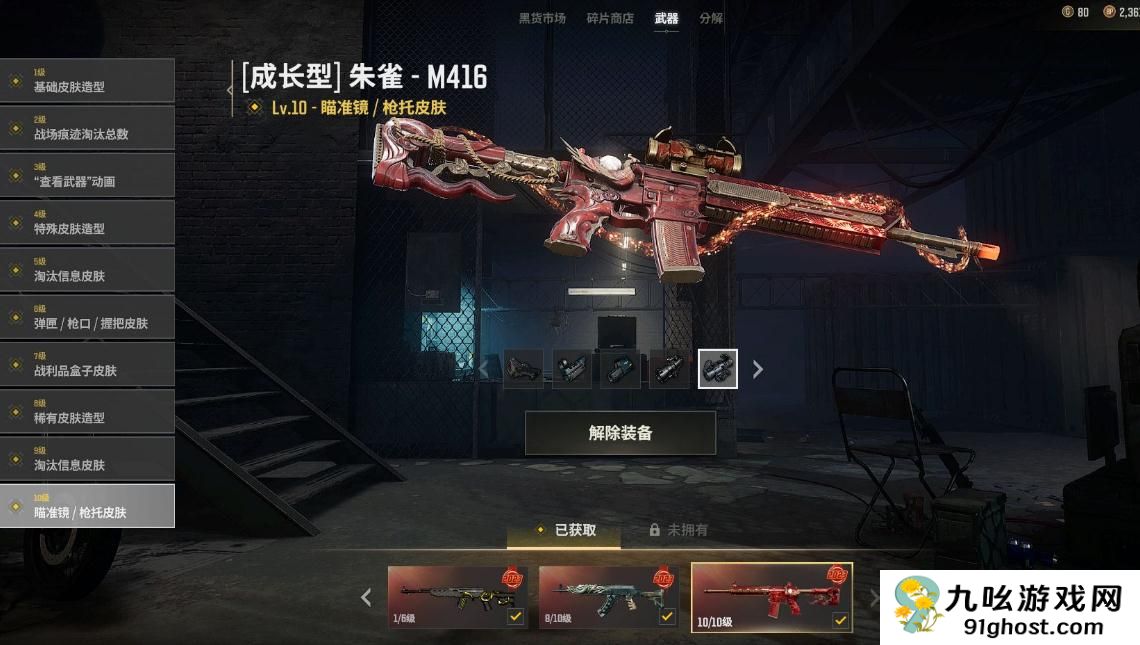The width and height of the screenshot is (1140, 645).
Task: Choose level 6 弹匣/枪口/握把皮肤
Action: 87,317
